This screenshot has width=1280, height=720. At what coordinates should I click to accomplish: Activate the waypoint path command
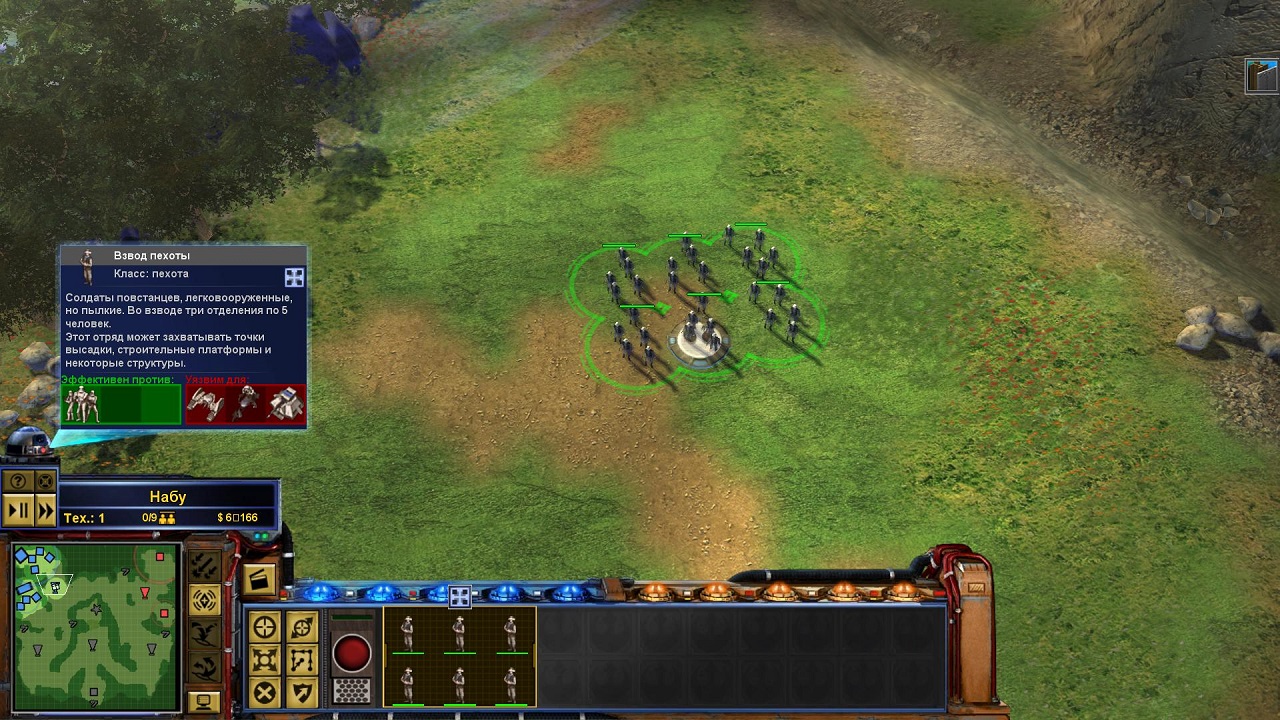[x=302, y=660]
